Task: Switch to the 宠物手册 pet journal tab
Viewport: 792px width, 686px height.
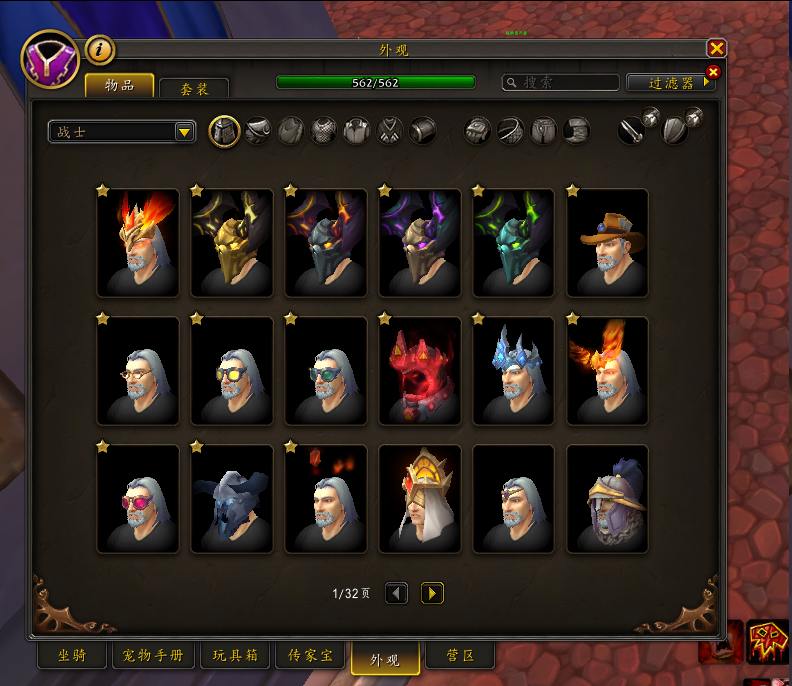Action: [153, 657]
